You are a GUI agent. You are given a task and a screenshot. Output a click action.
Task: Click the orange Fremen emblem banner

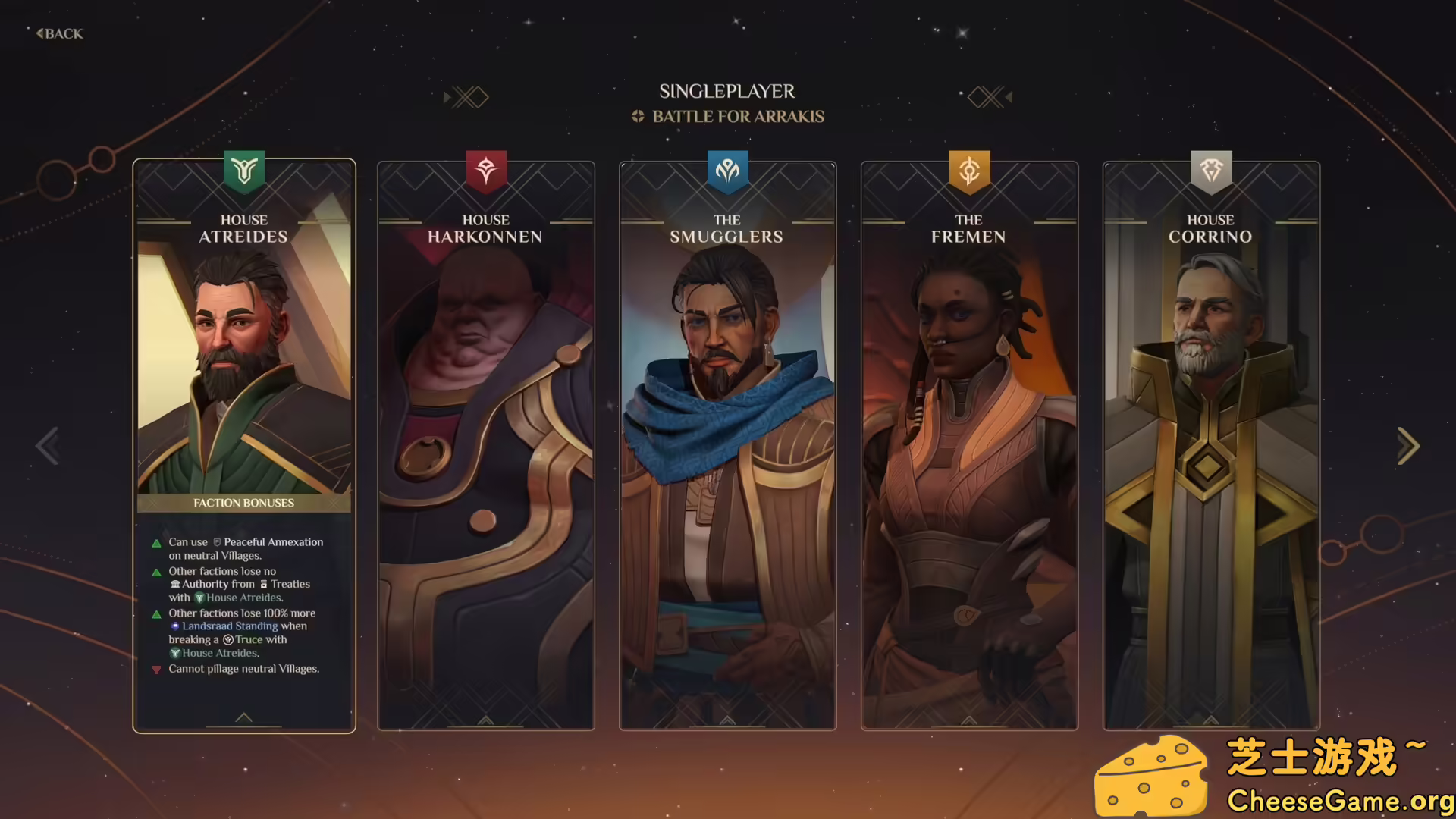[x=970, y=171]
